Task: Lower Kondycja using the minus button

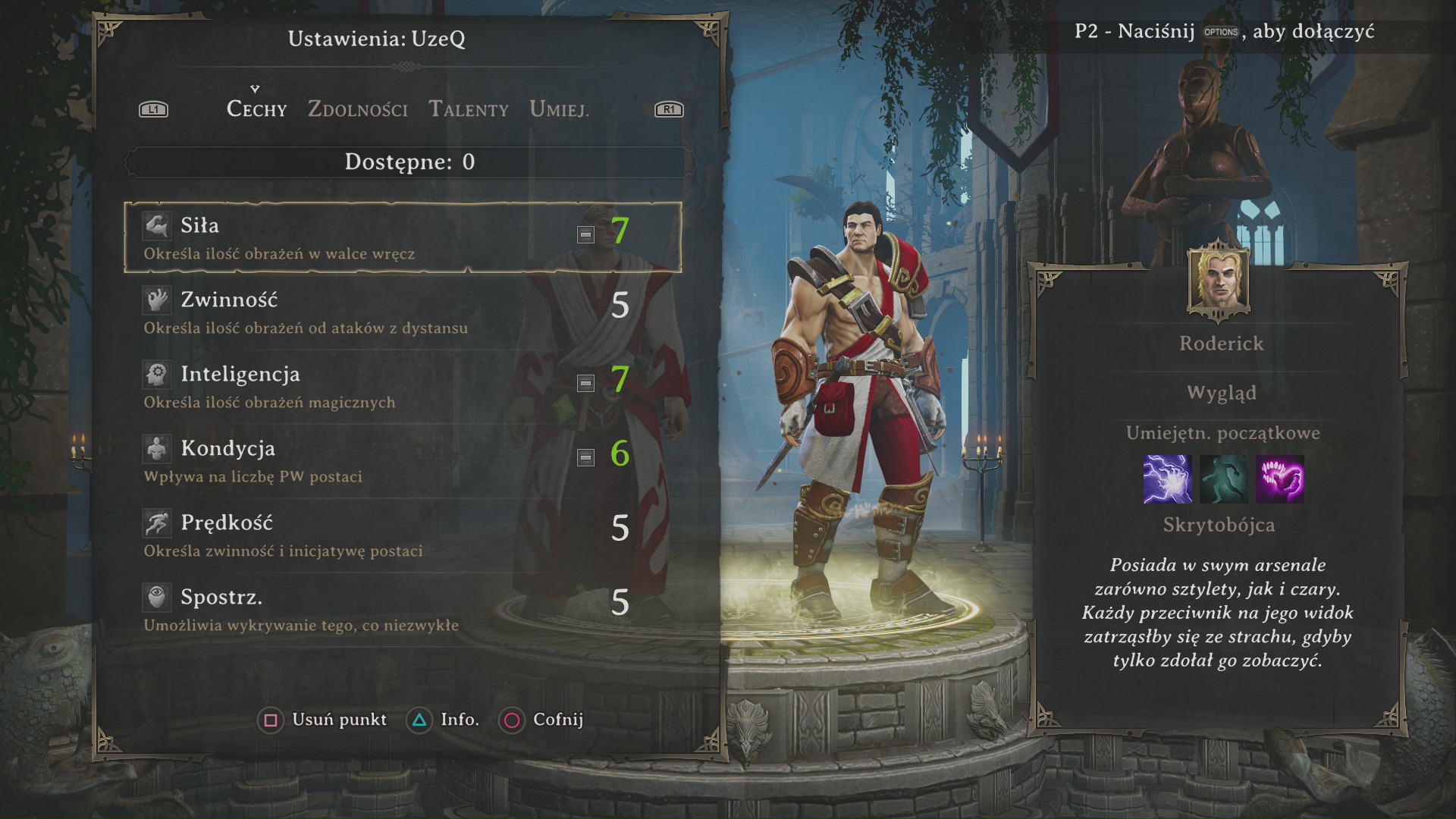Action: tap(585, 457)
